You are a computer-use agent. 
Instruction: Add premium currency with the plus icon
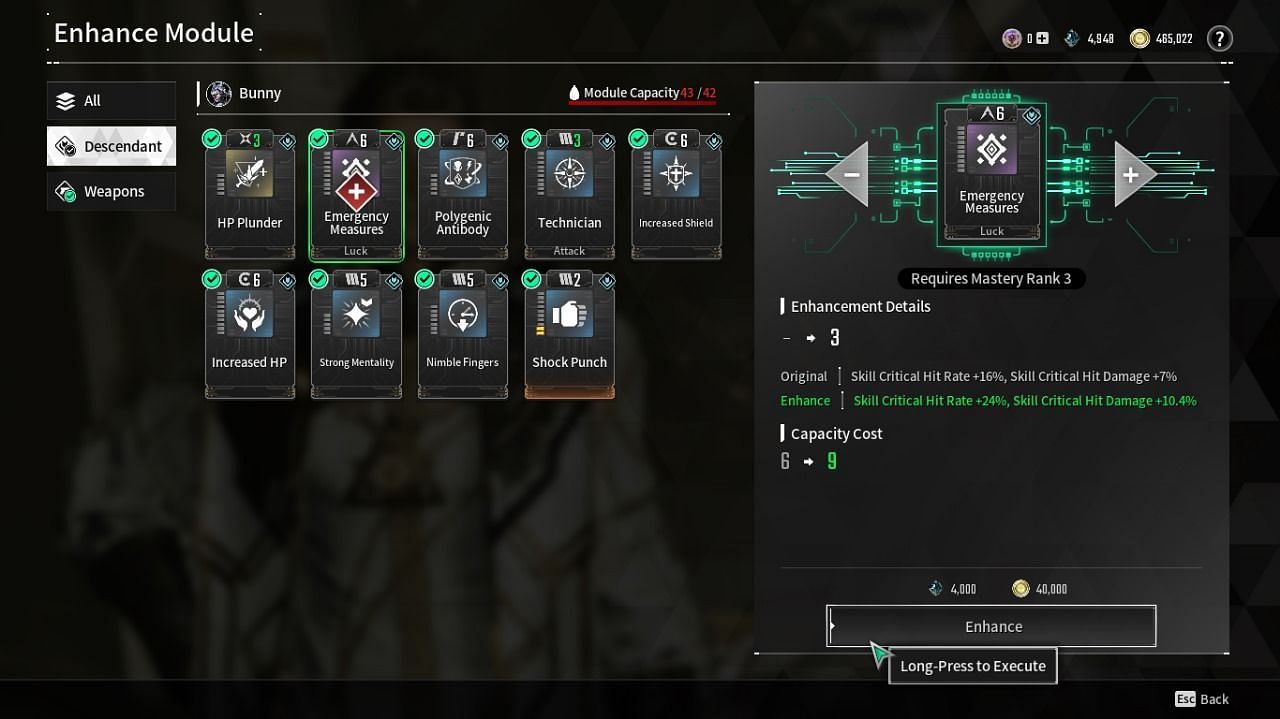click(1042, 39)
